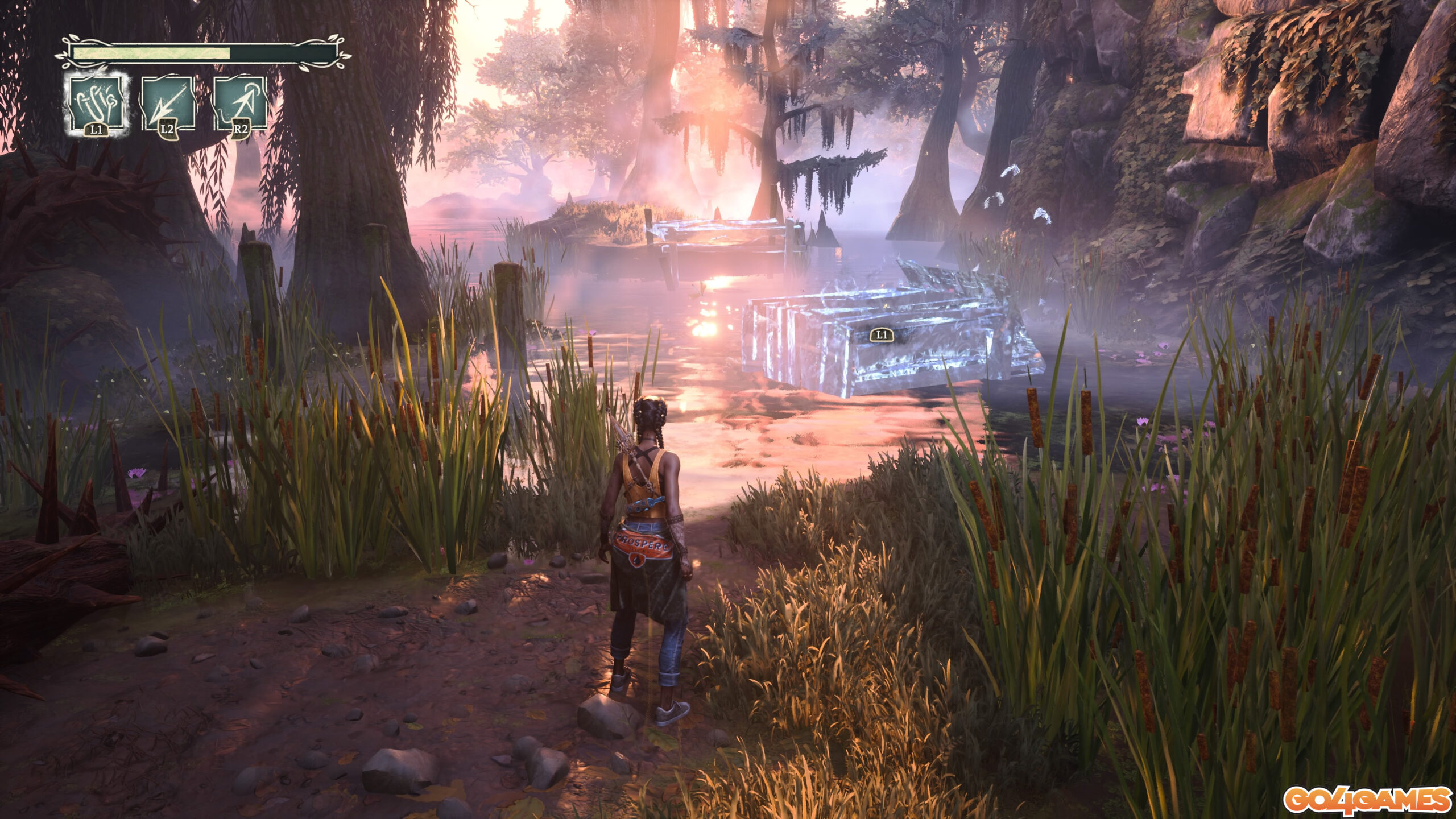Select the downward-pointing arrow pull ability
Image resolution: width=1456 pixels, height=819 pixels.
[168, 104]
